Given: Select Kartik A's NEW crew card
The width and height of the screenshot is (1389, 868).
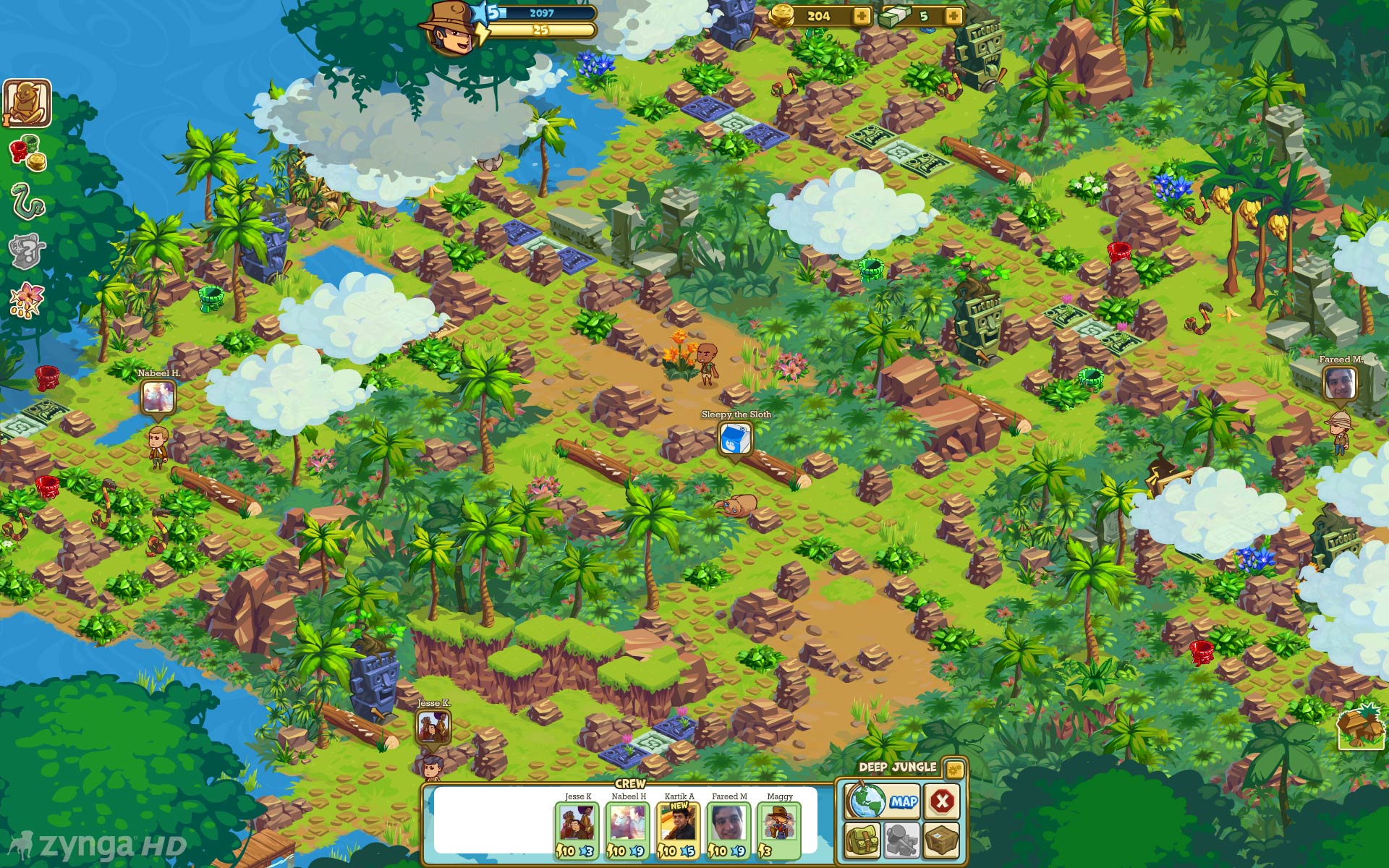Looking at the screenshot, I should pyautogui.click(x=675, y=822).
